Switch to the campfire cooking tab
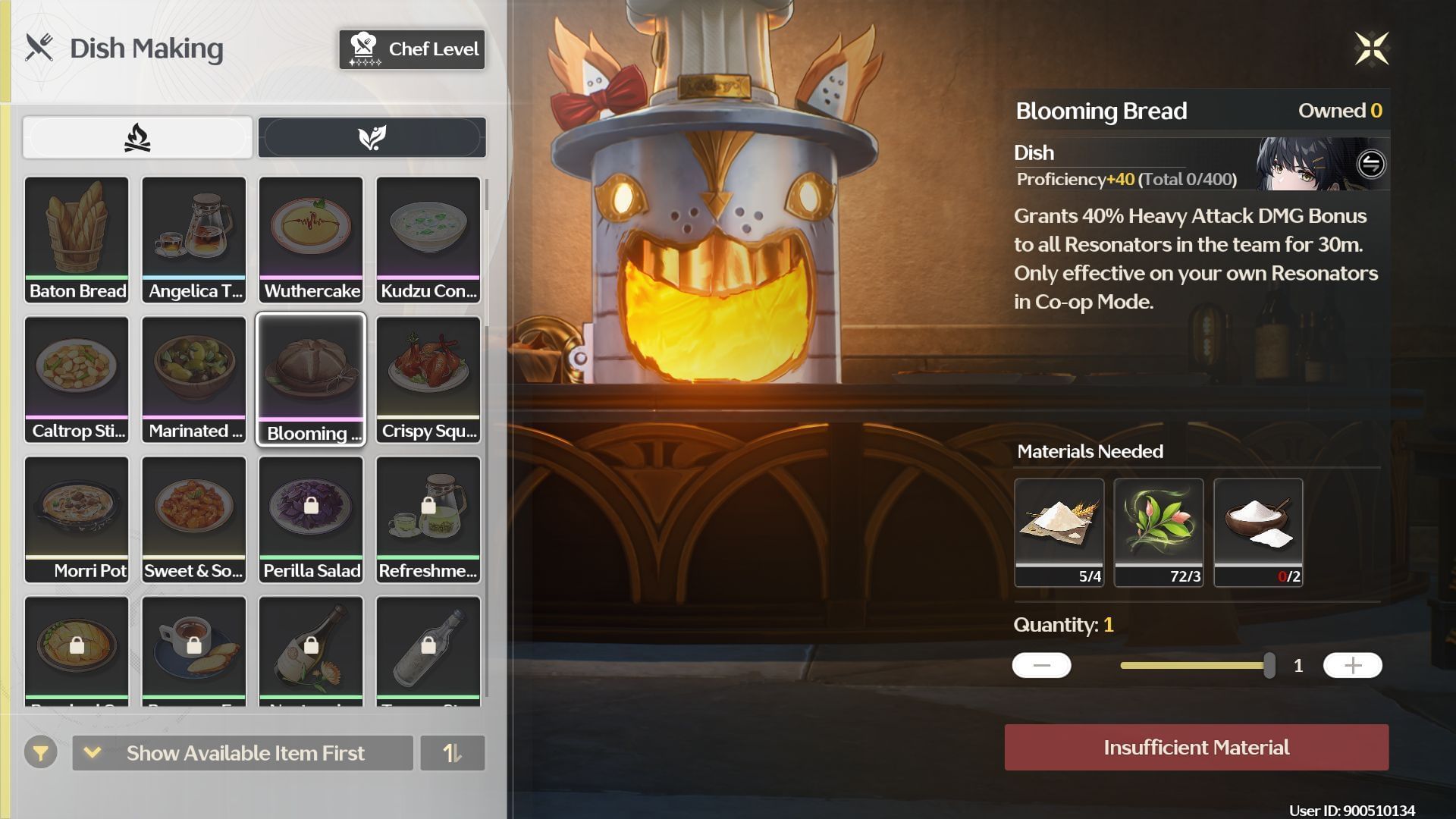 (137, 137)
